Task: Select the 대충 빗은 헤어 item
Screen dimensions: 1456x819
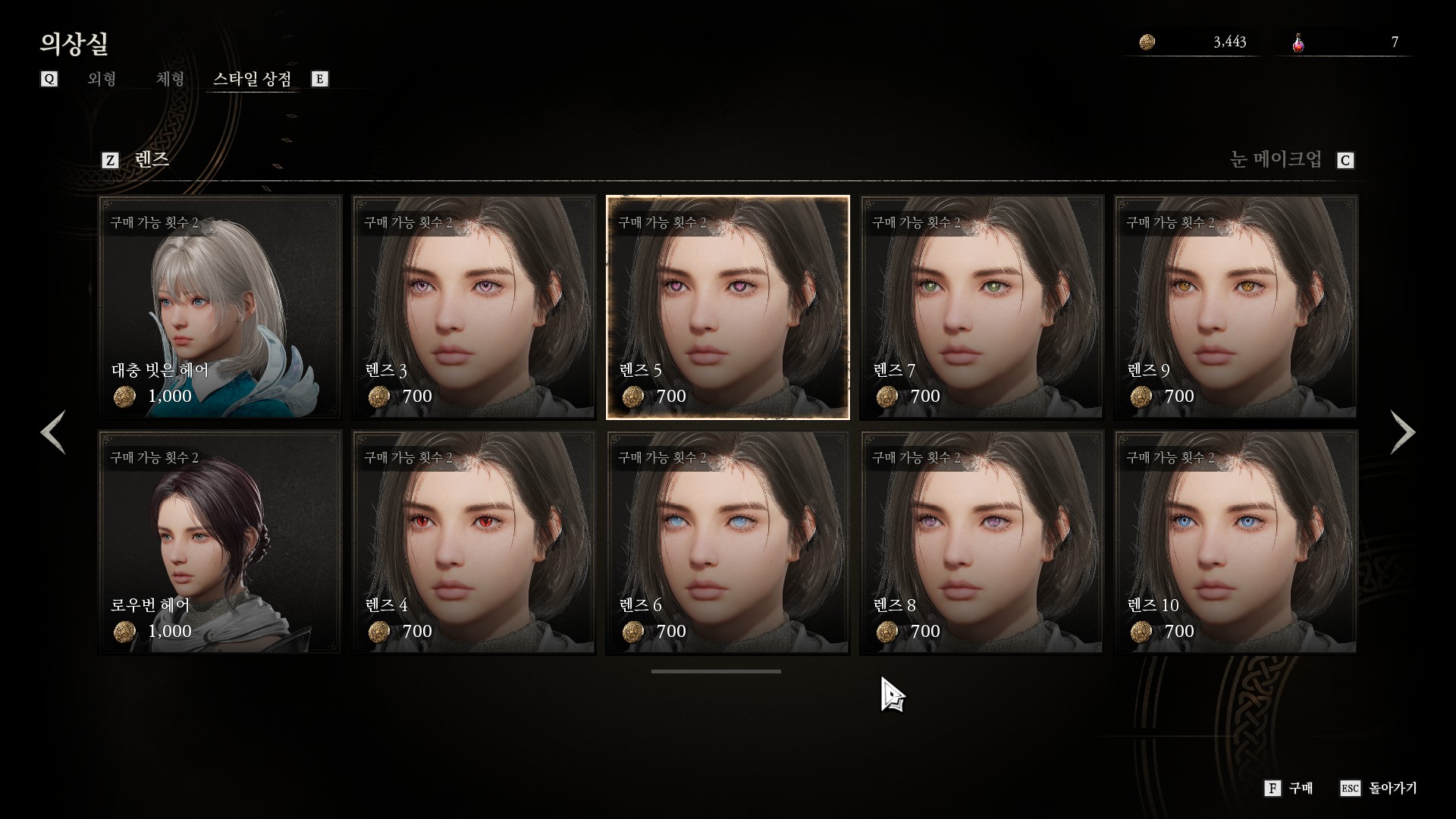Action: [220, 307]
